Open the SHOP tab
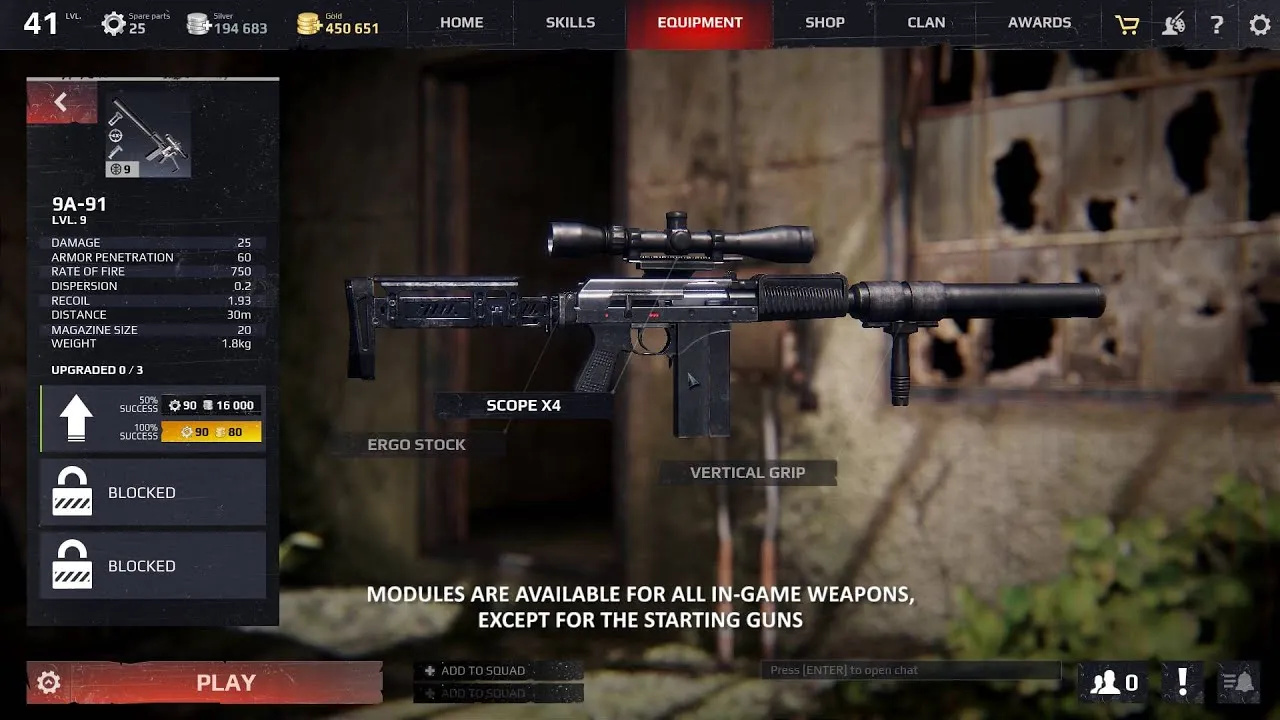This screenshot has width=1280, height=720. [824, 22]
